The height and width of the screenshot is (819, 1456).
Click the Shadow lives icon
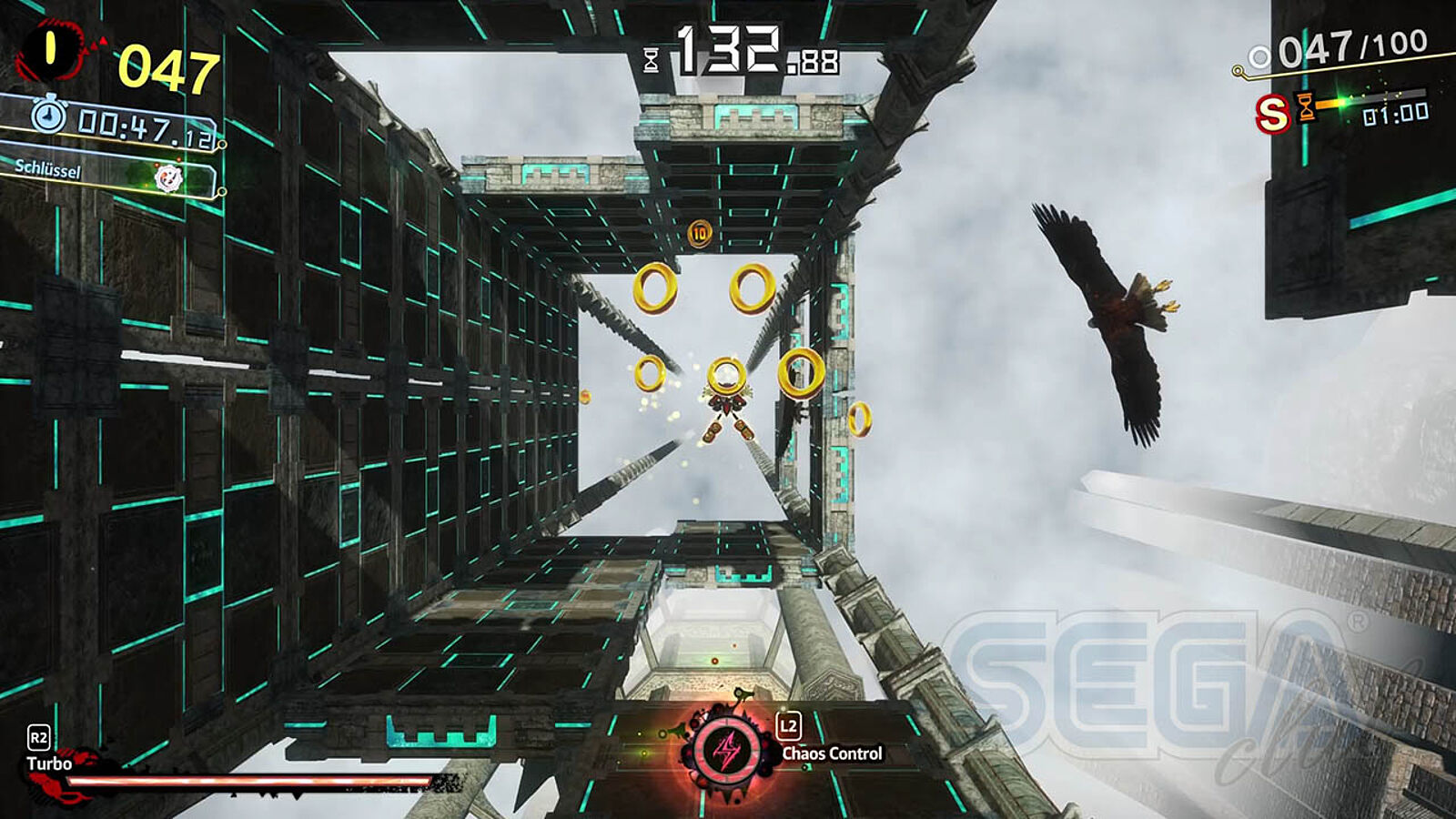pos(51,51)
